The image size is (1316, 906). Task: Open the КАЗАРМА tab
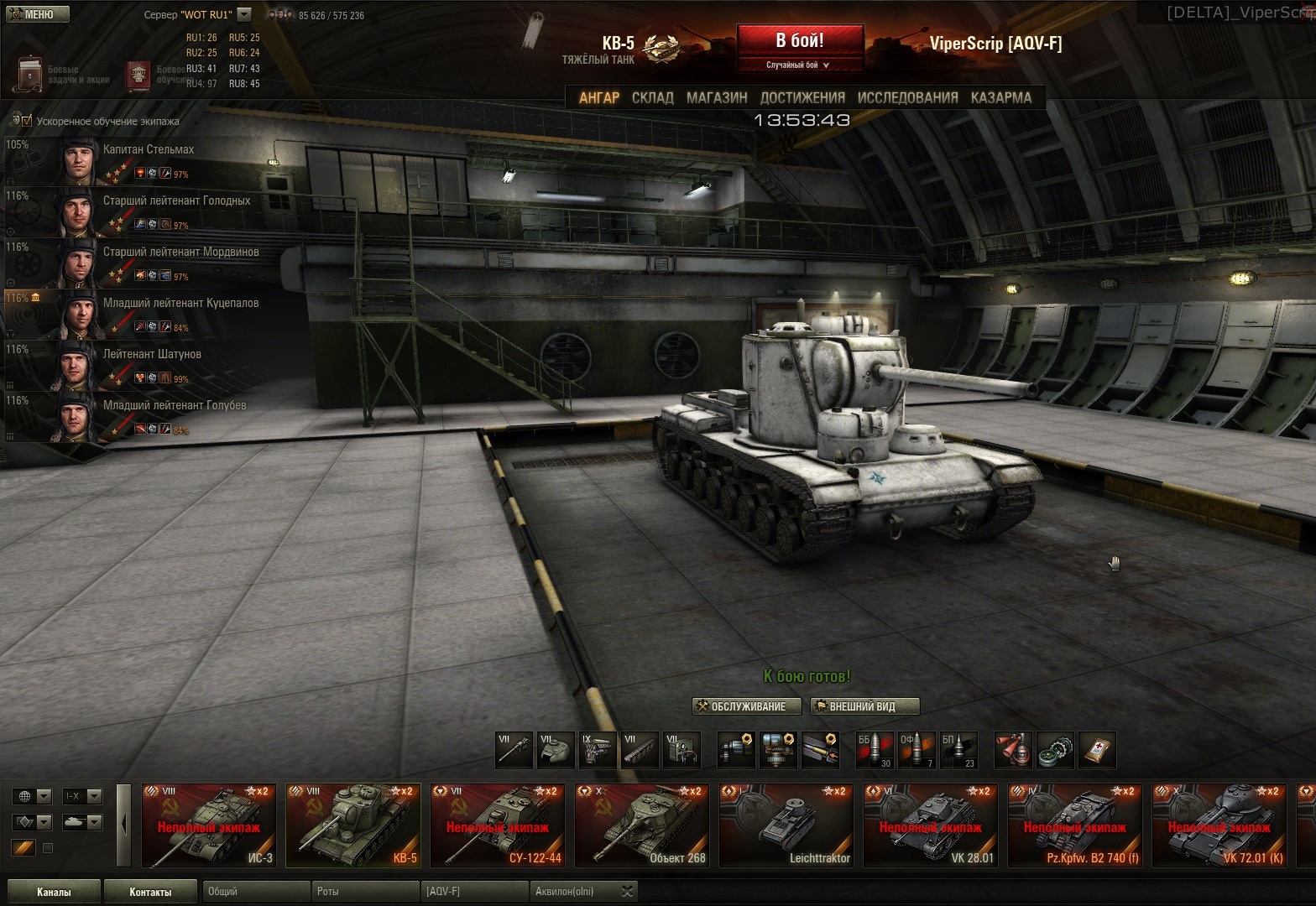[x=1000, y=98]
